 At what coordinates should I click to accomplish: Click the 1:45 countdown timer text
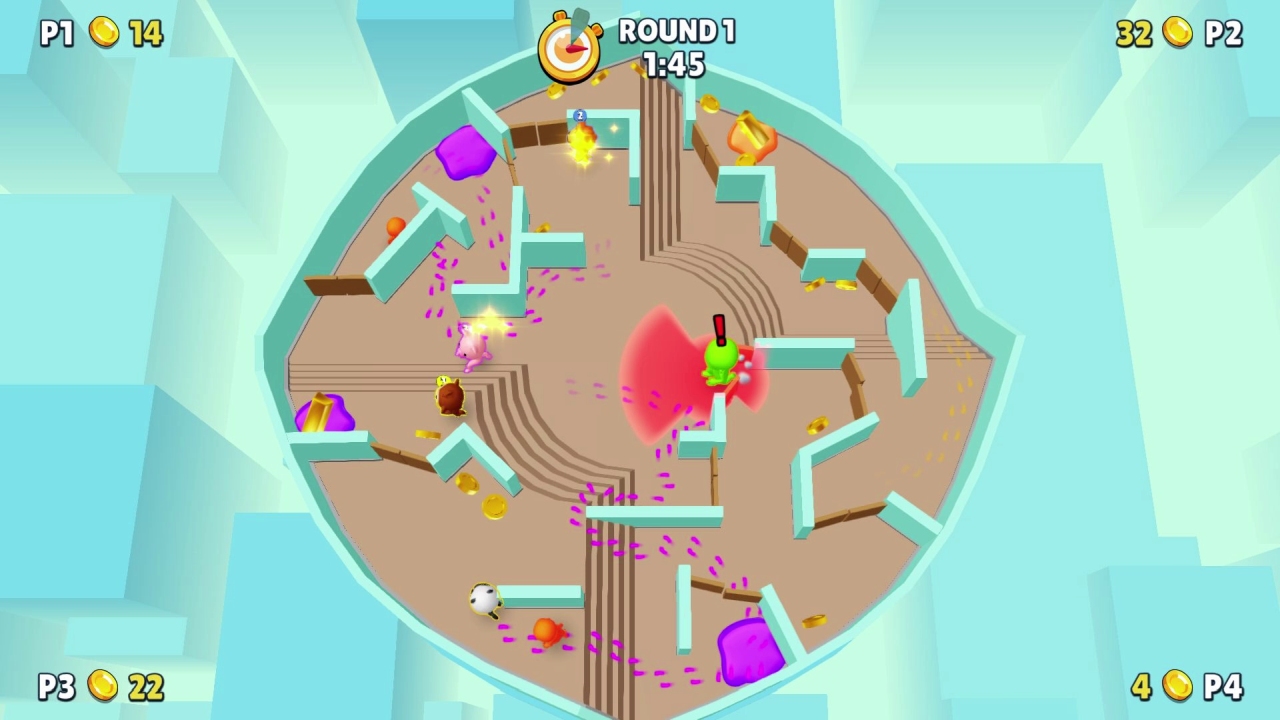(x=676, y=64)
